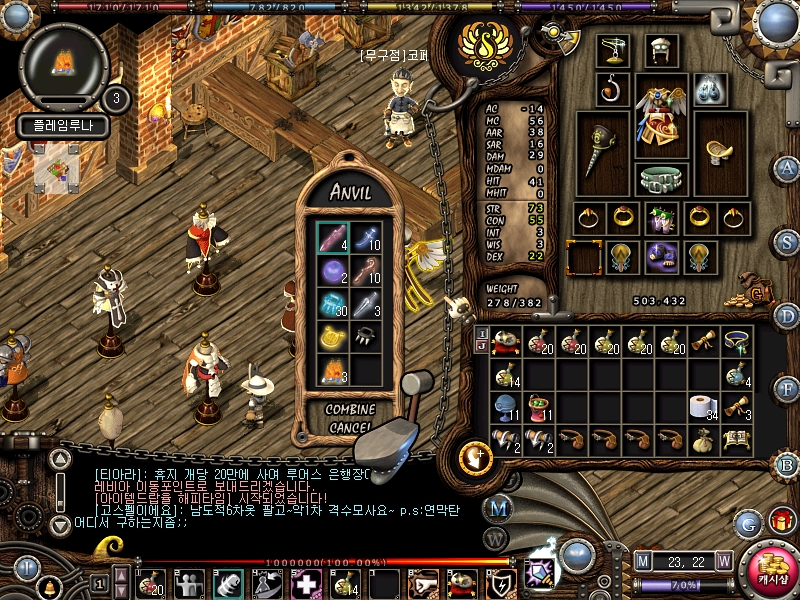This screenshot has height=600, width=800.
Task: Click the red yarn spool in inventory
Action: [541, 407]
